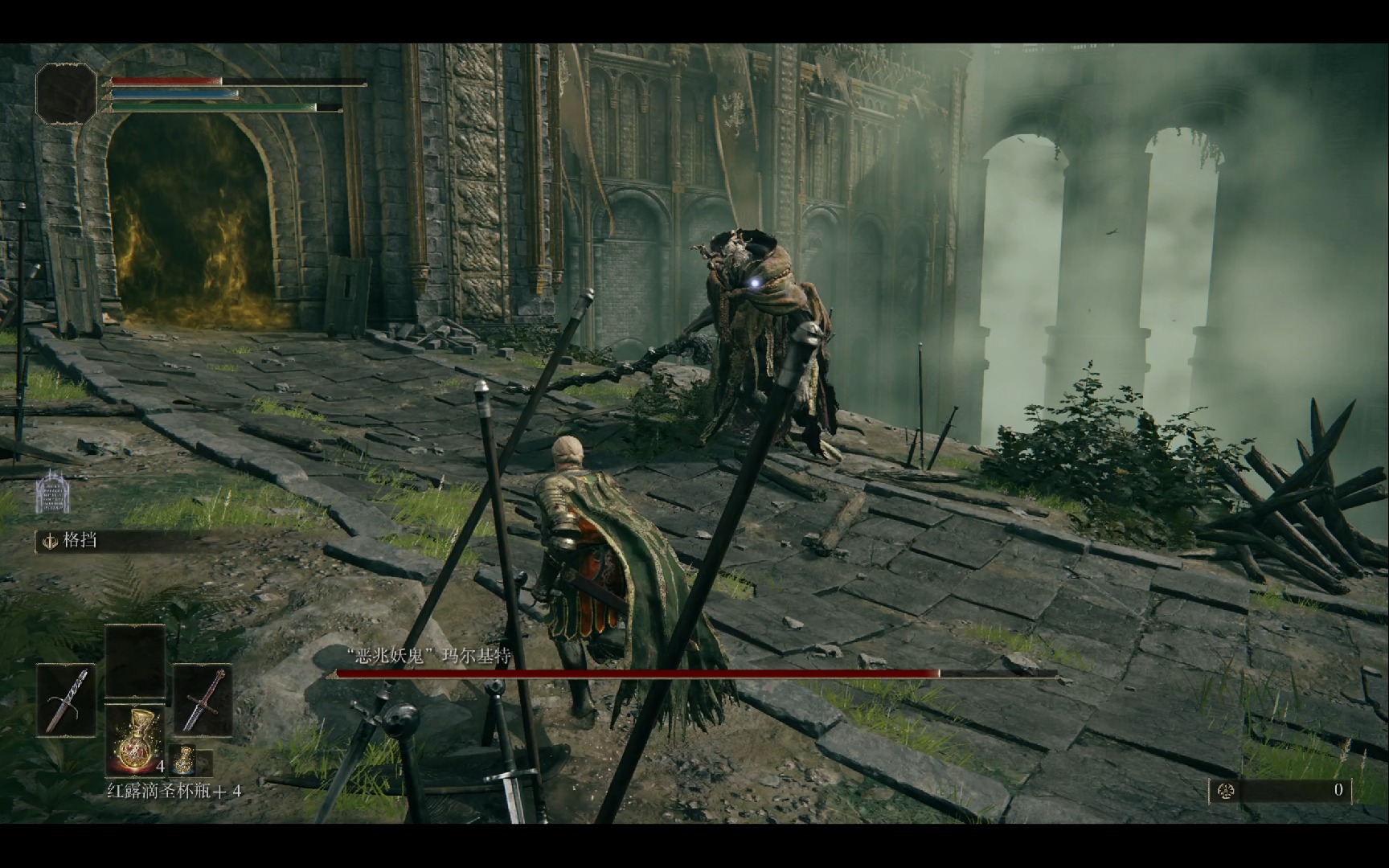The height and width of the screenshot is (868, 1389).
Task: Click the pale tombstone-shaped status icon
Action: click(52, 492)
